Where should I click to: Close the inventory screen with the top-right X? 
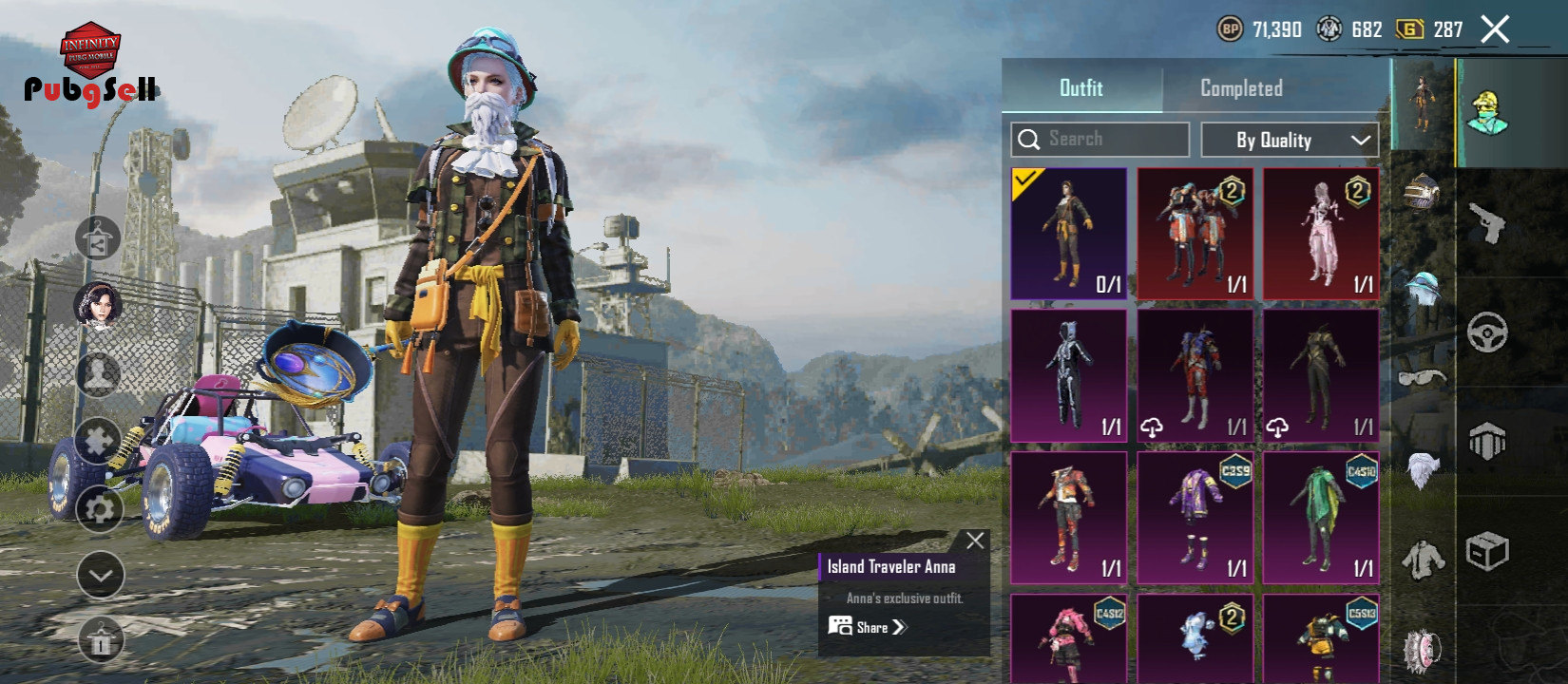pyautogui.click(x=1495, y=30)
